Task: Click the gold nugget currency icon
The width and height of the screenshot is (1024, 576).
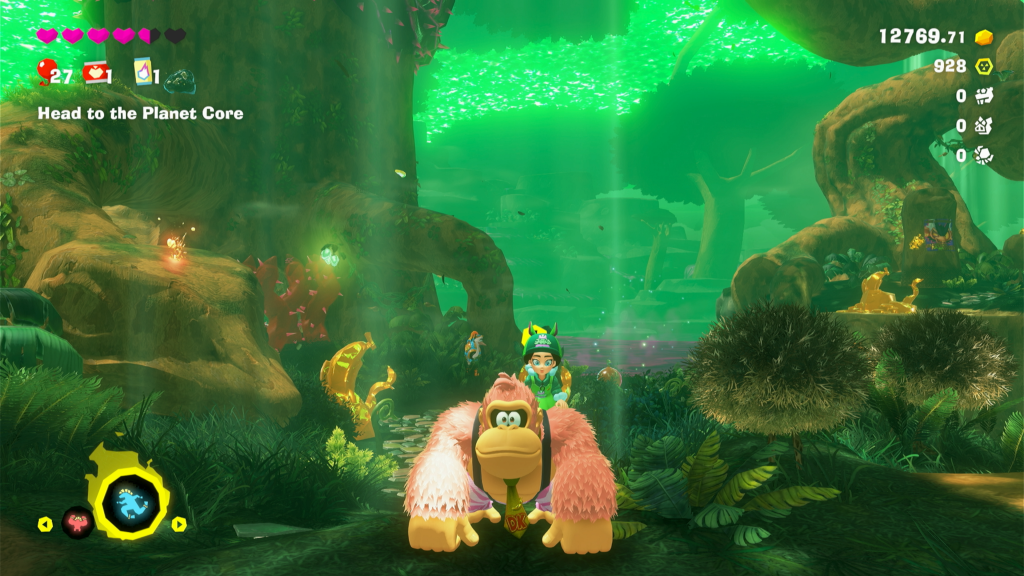Action: click(x=984, y=37)
